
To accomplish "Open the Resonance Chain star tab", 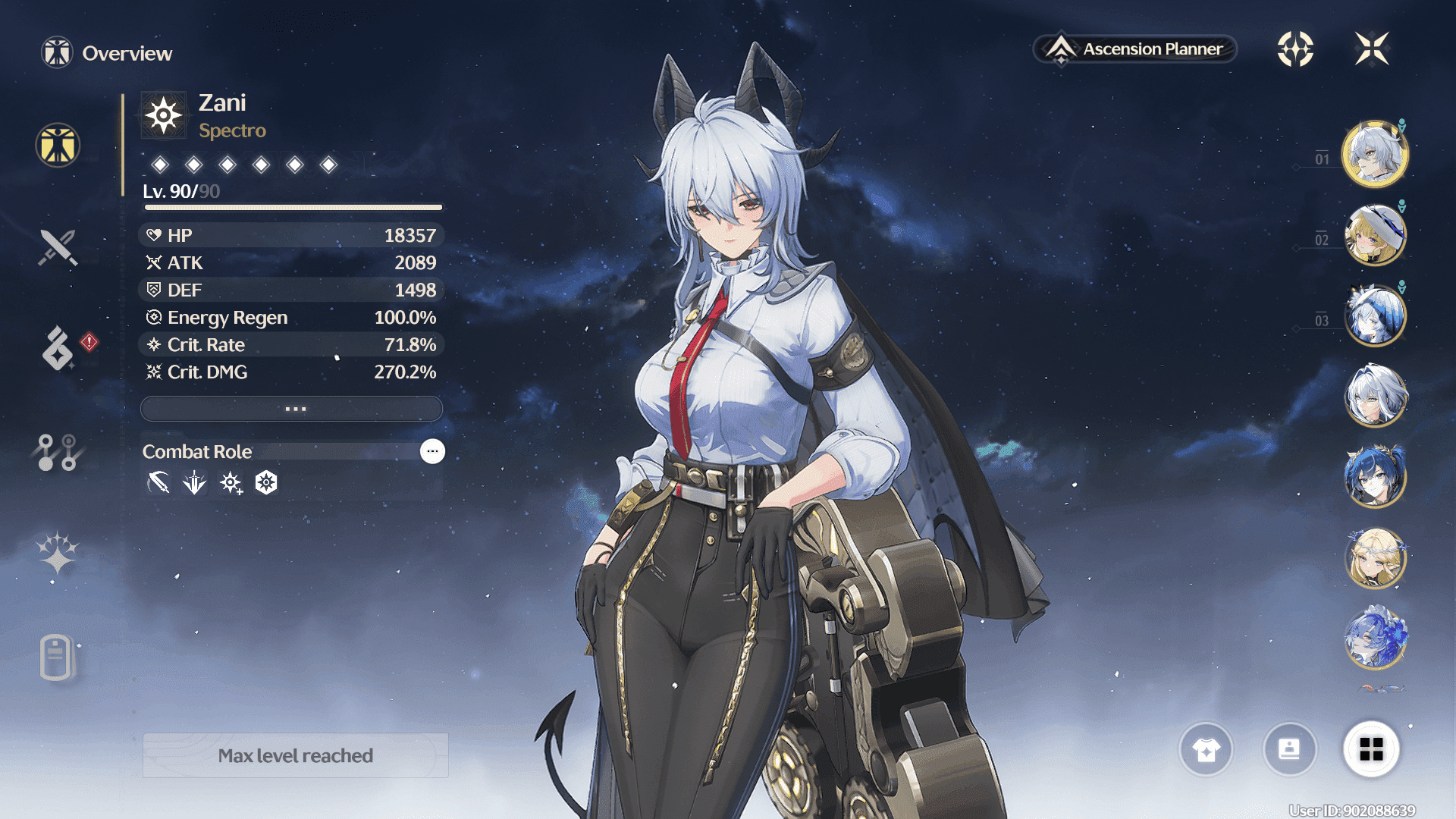I will (58, 553).
